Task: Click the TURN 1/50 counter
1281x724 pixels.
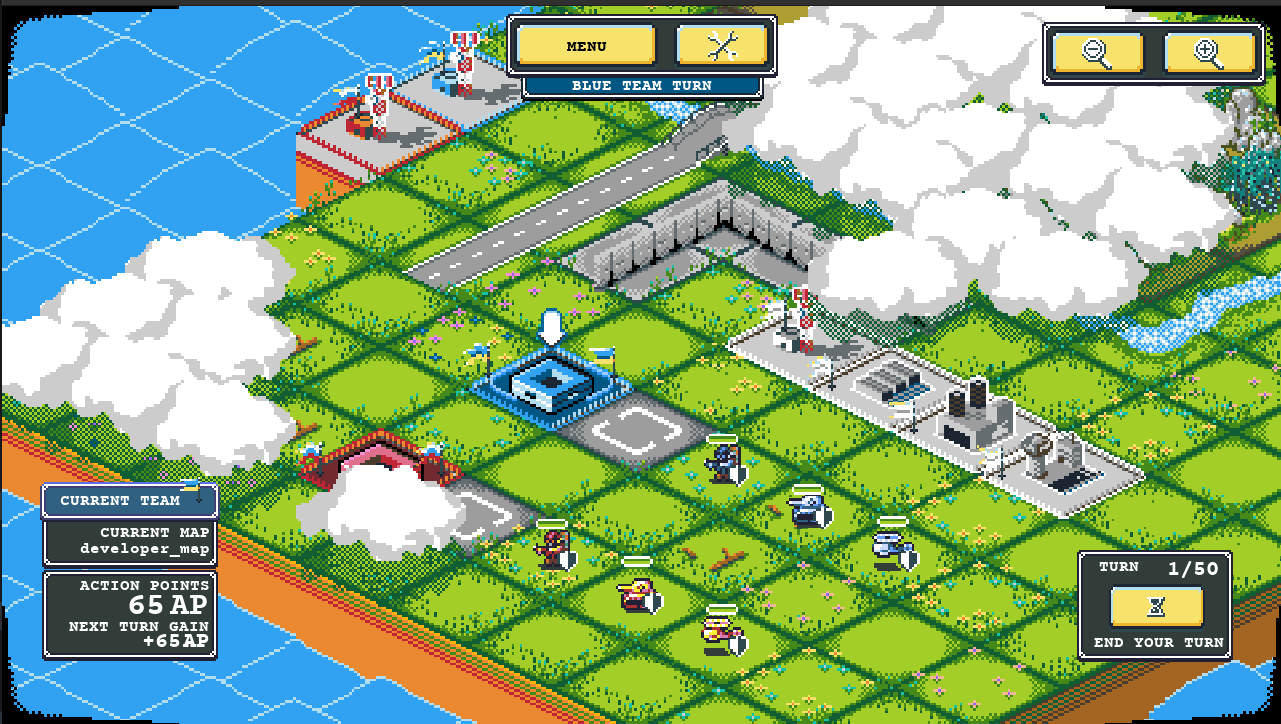Action: coord(1155,567)
